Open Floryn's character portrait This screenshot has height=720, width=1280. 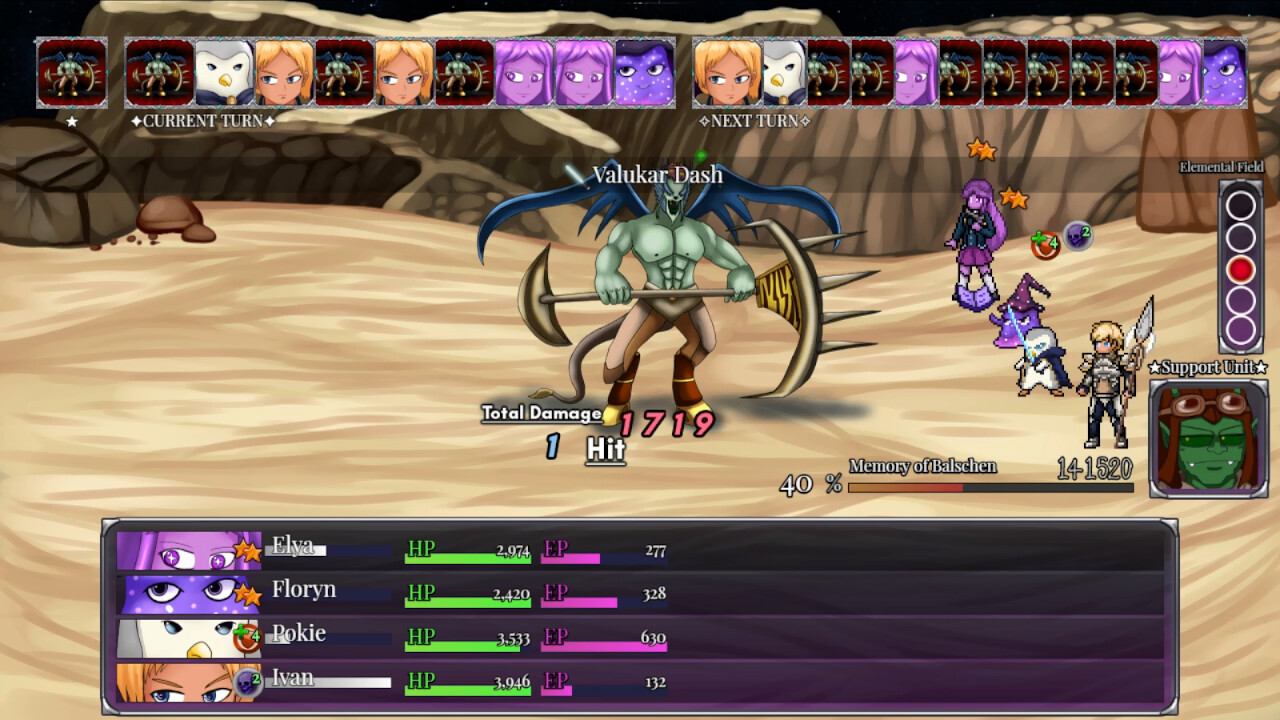pos(183,592)
